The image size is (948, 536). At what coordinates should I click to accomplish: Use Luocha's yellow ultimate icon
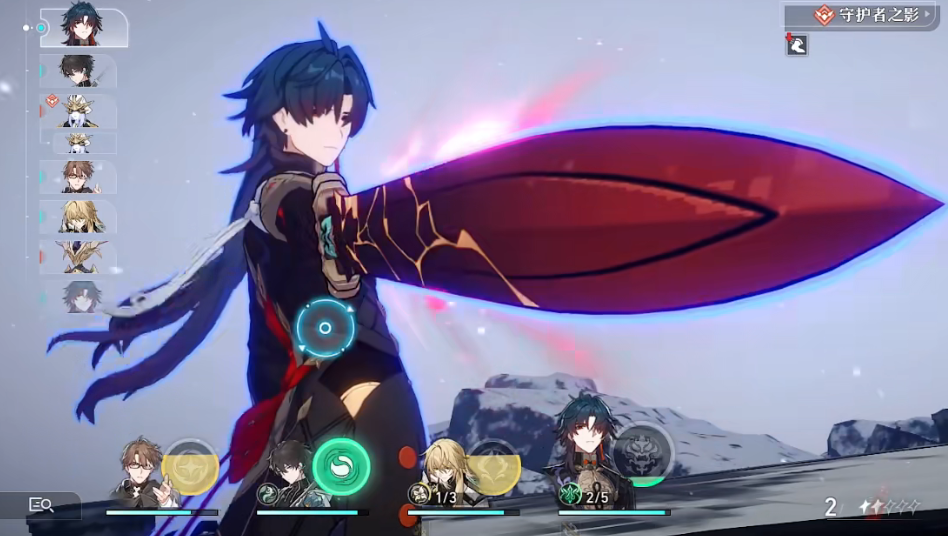493,467
